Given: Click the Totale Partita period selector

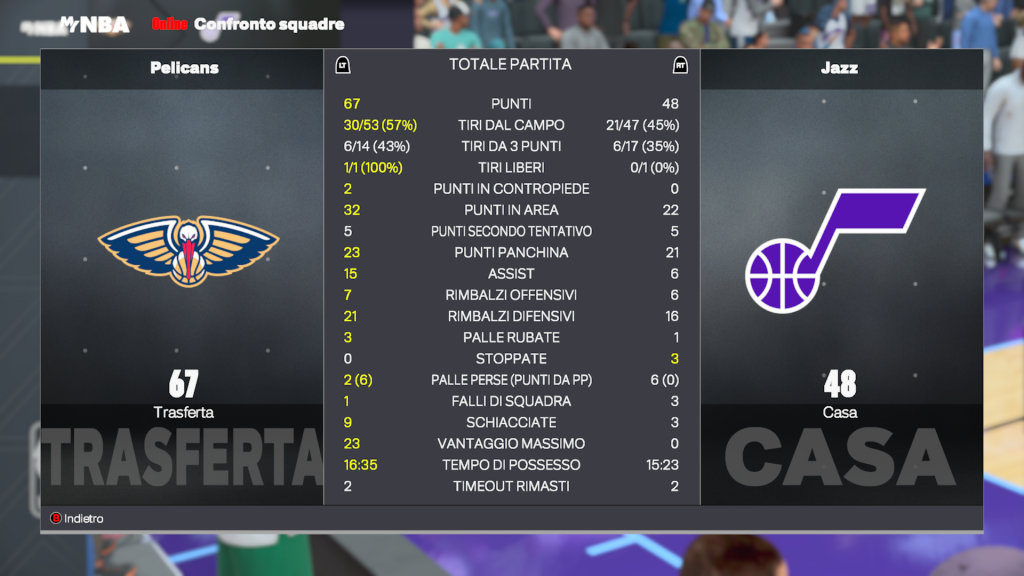Looking at the screenshot, I should tap(510, 65).
